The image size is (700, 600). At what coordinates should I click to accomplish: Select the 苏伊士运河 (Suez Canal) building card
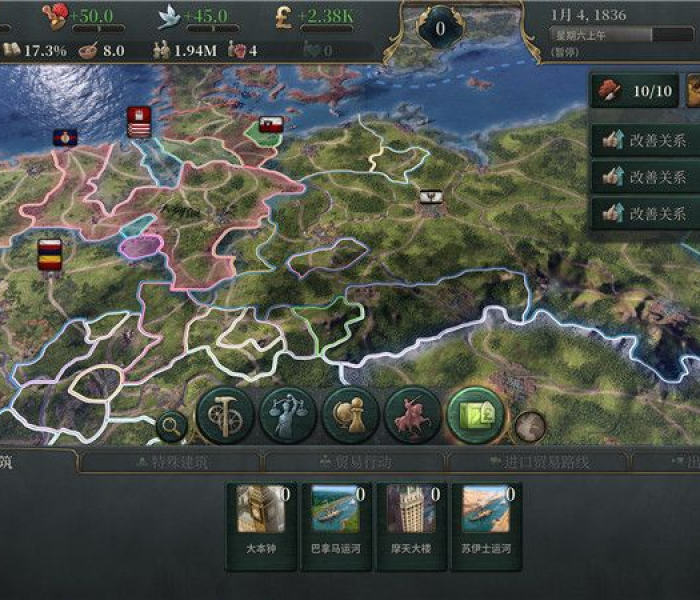tap(486, 524)
